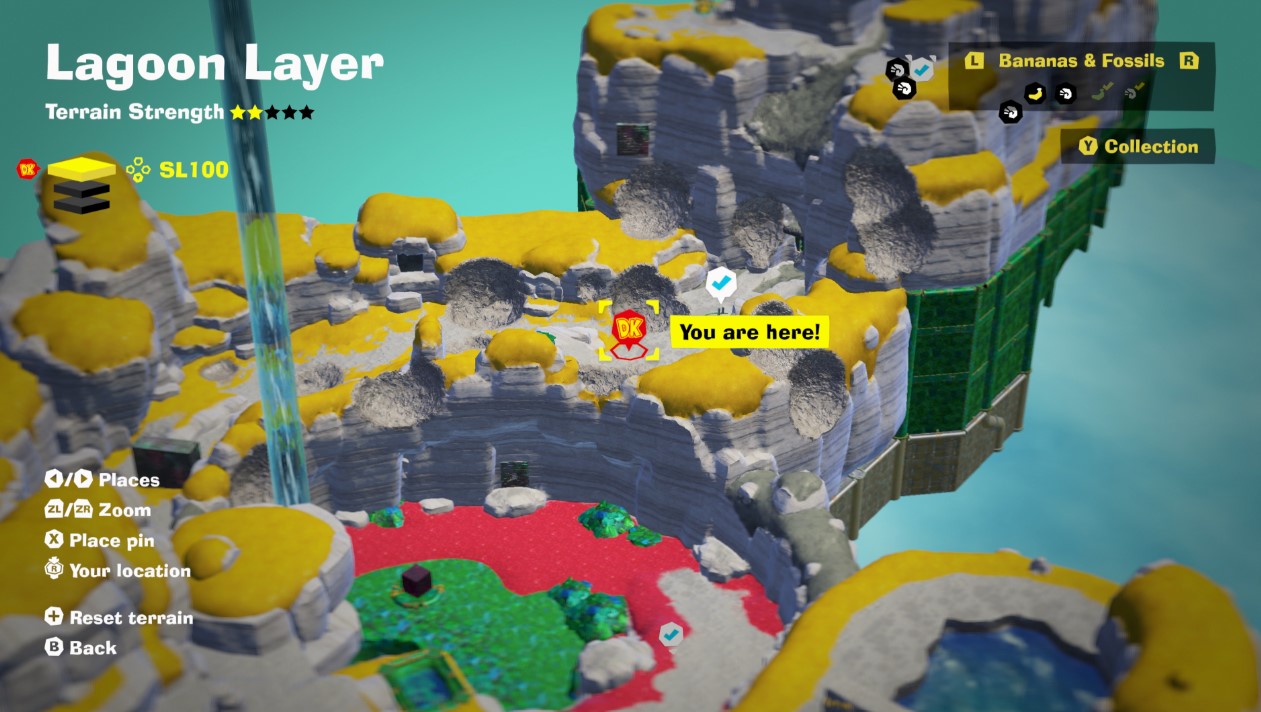Click the collected-banana checkmark filter icon
Screen dimensions: 1261x712
point(1102,93)
